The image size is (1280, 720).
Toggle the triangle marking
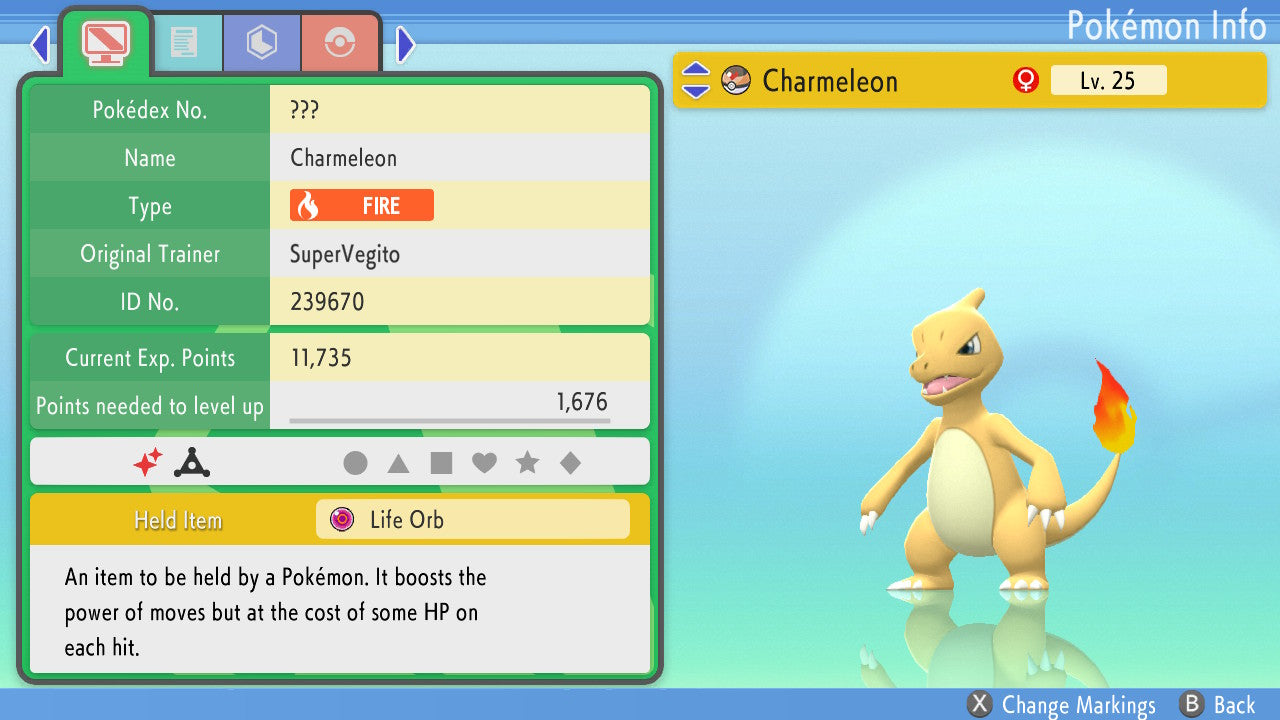pyautogui.click(x=398, y=463)
